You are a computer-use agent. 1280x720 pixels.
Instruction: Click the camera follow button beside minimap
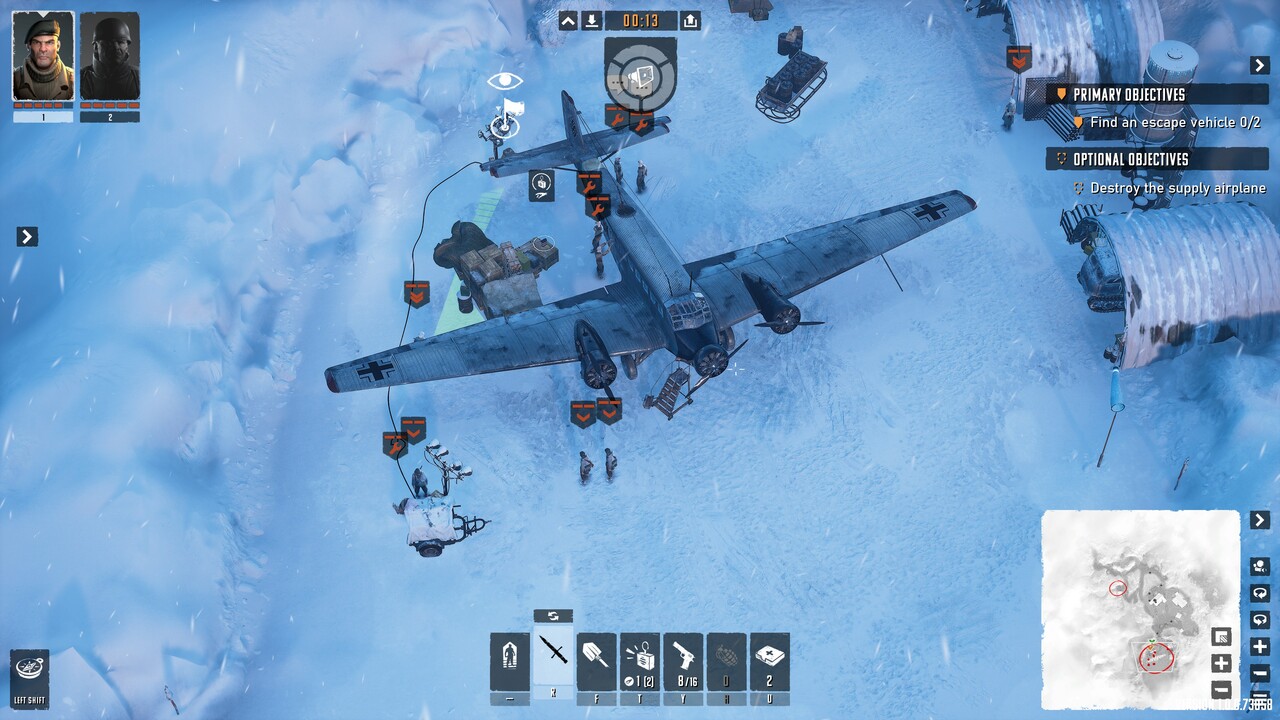coord(1260,567)
